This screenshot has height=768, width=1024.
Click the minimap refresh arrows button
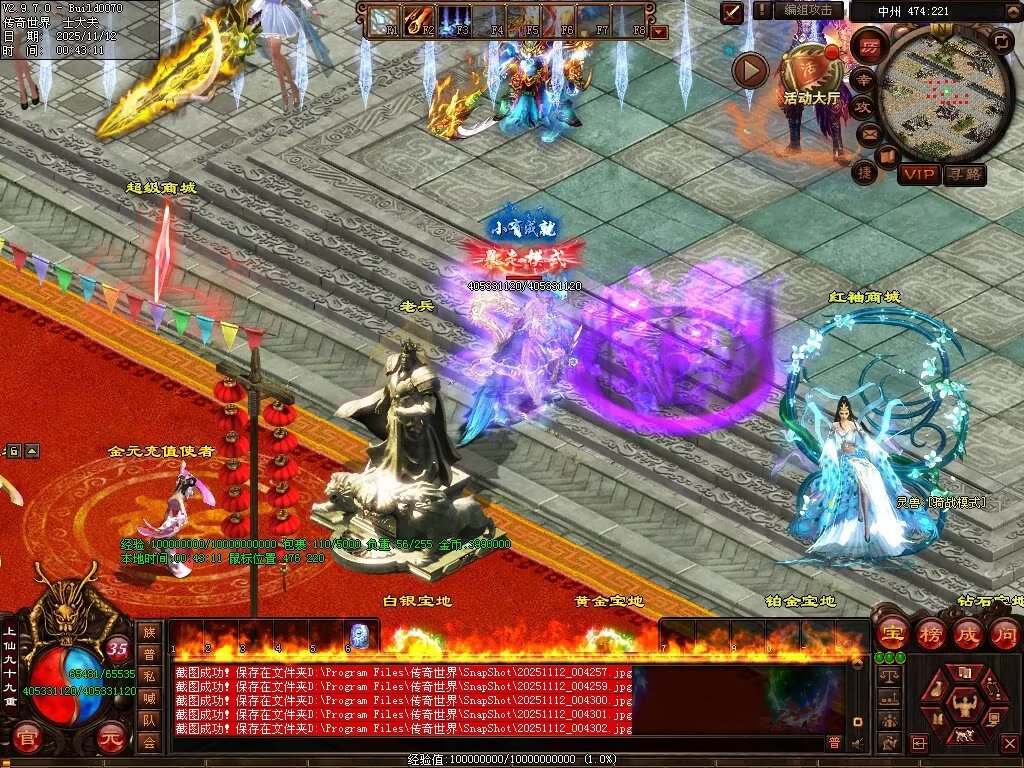click(1000, 41)
